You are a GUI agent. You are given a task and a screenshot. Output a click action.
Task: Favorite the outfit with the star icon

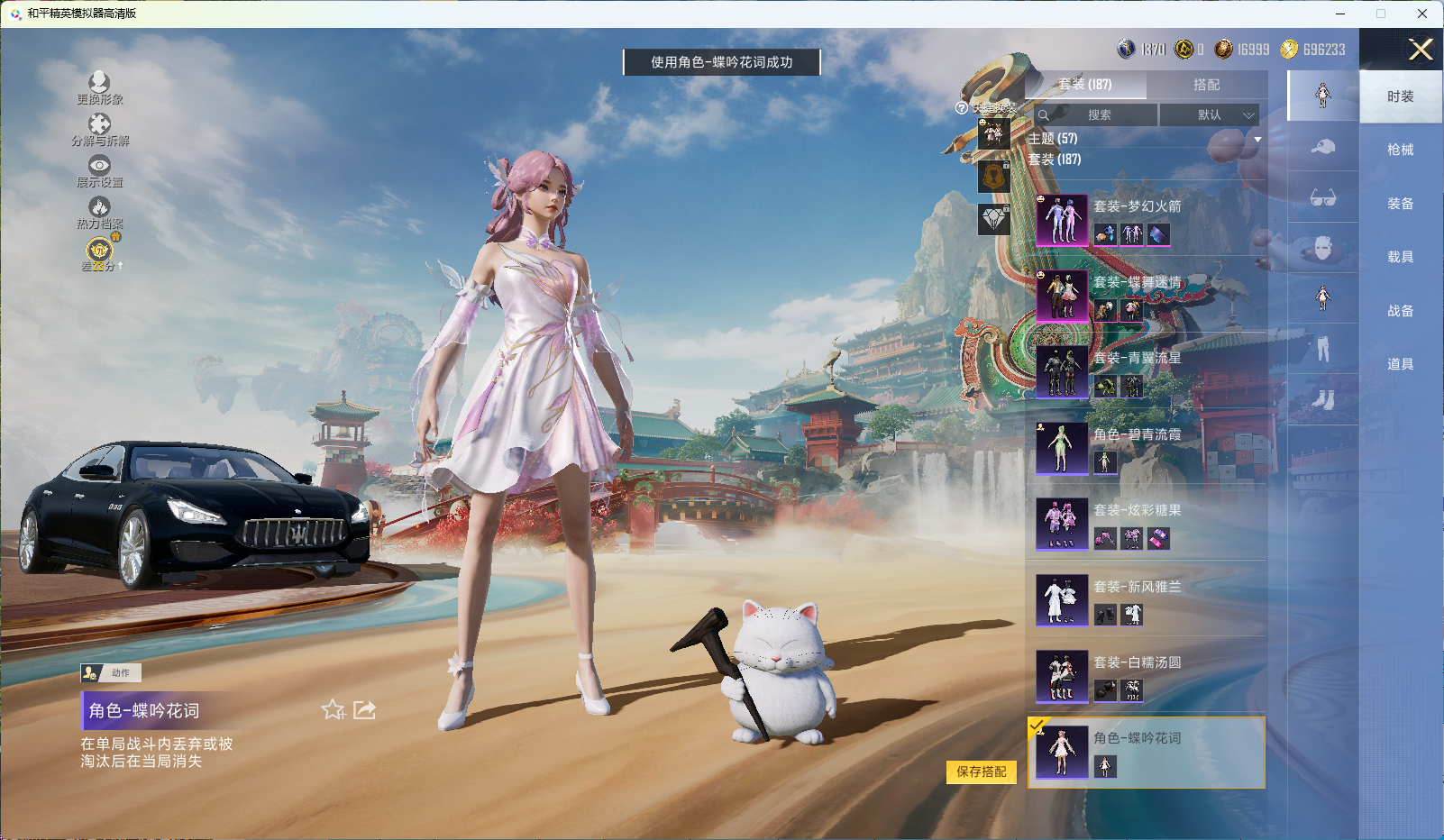point(333,710)
